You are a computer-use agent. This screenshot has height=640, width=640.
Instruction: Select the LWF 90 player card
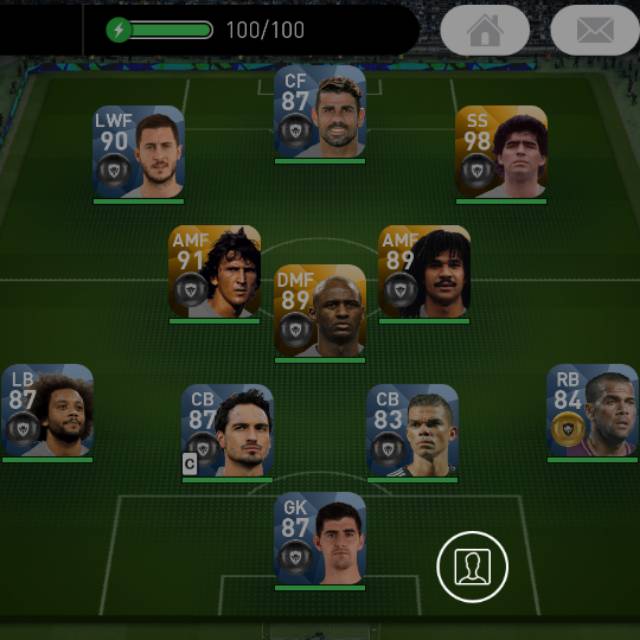click(x=139, y=152)
